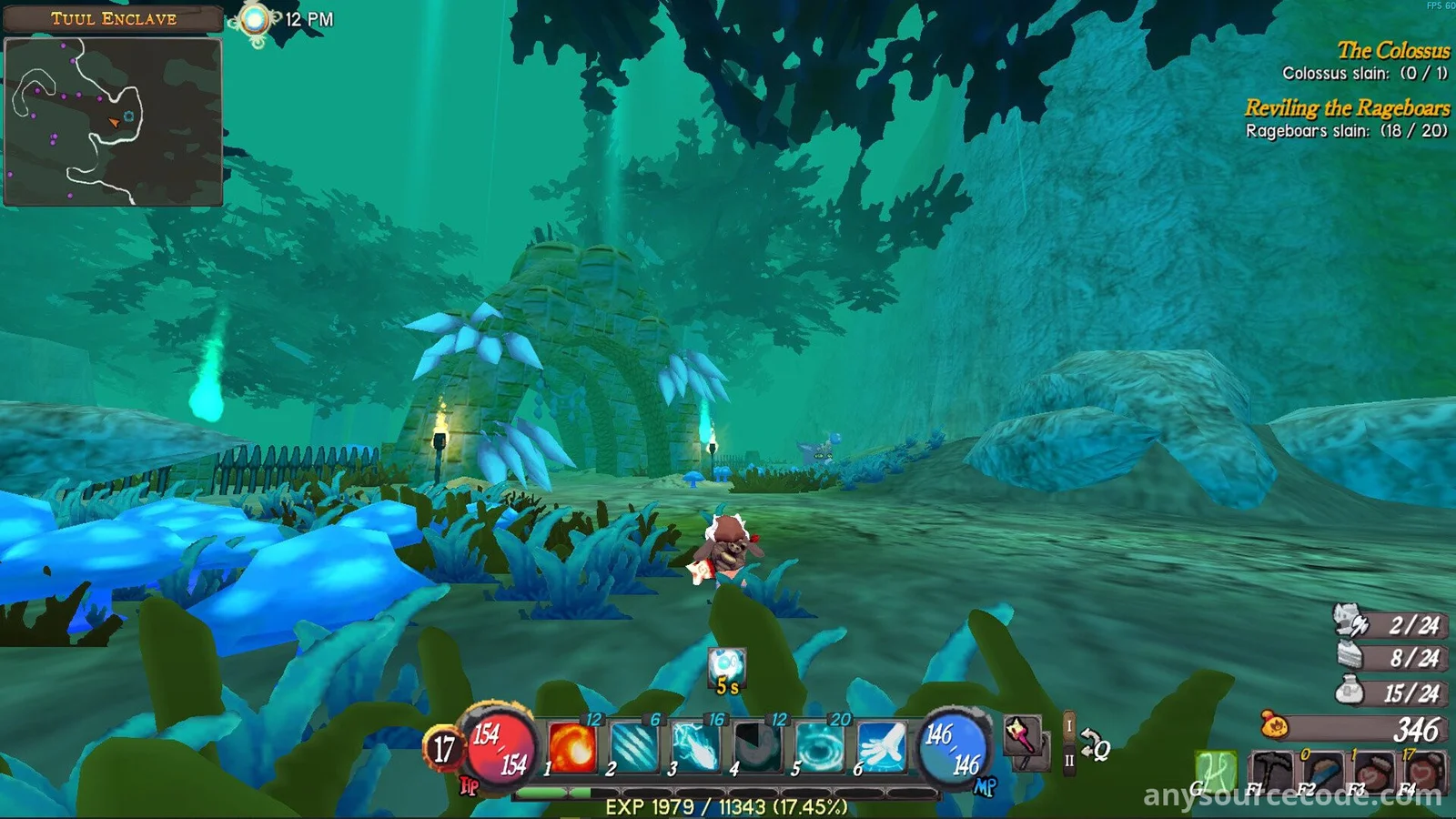Activate the white hand skill in slot 6

881,746
